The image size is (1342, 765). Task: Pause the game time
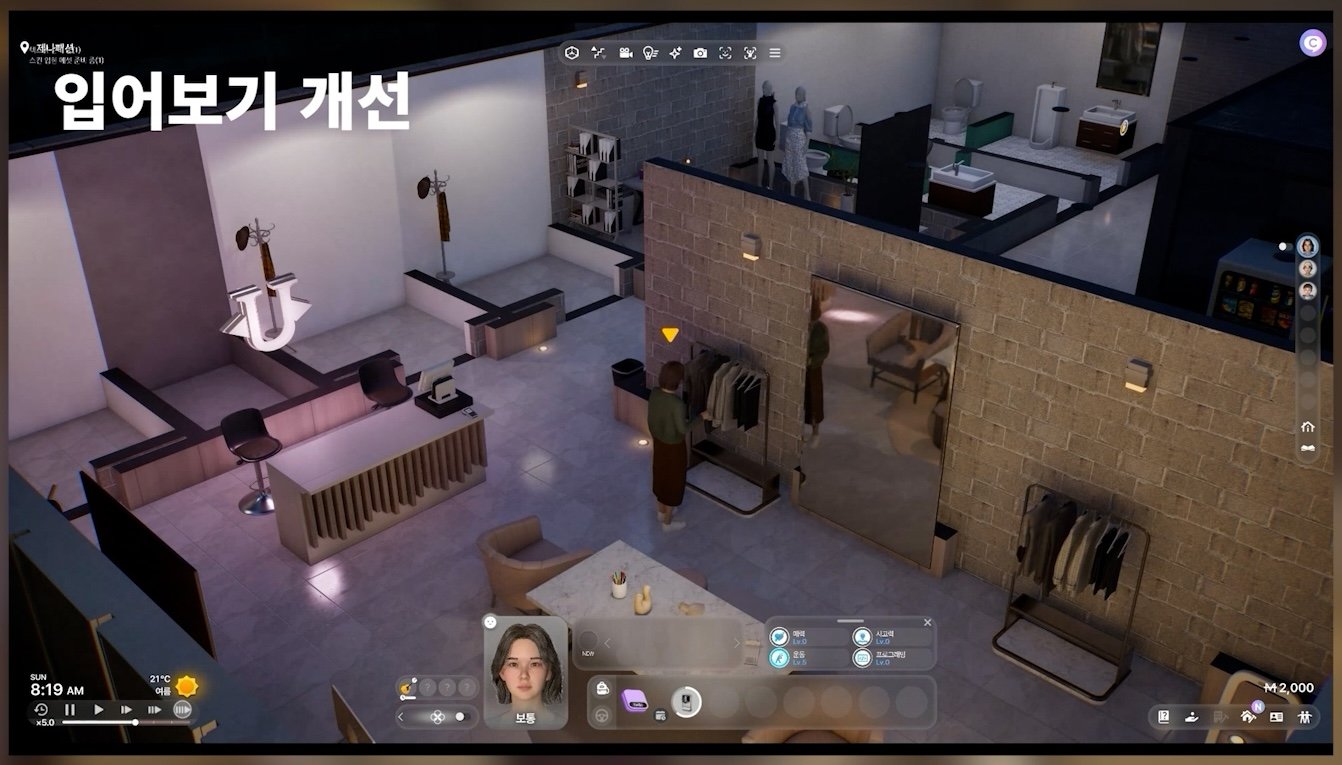click(70, 709)
